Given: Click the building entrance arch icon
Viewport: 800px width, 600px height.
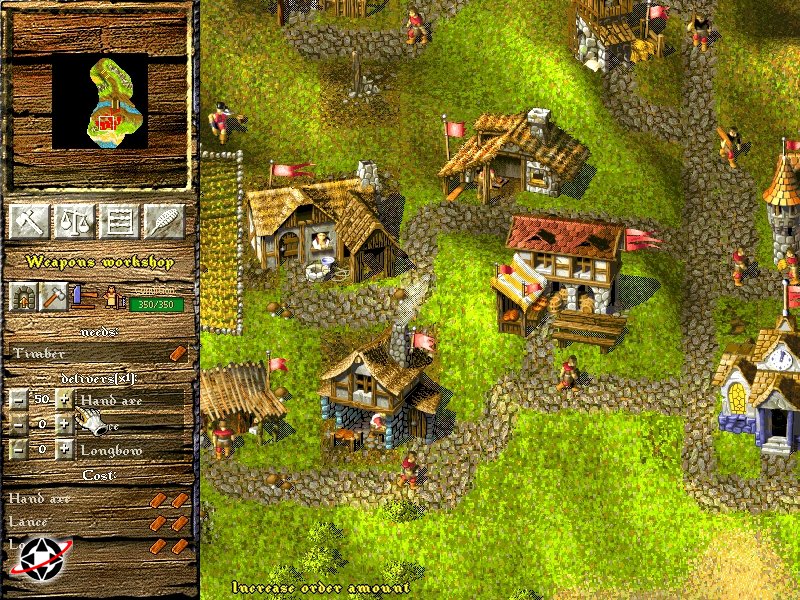Looking at the screenshot, I should [23, 295].
